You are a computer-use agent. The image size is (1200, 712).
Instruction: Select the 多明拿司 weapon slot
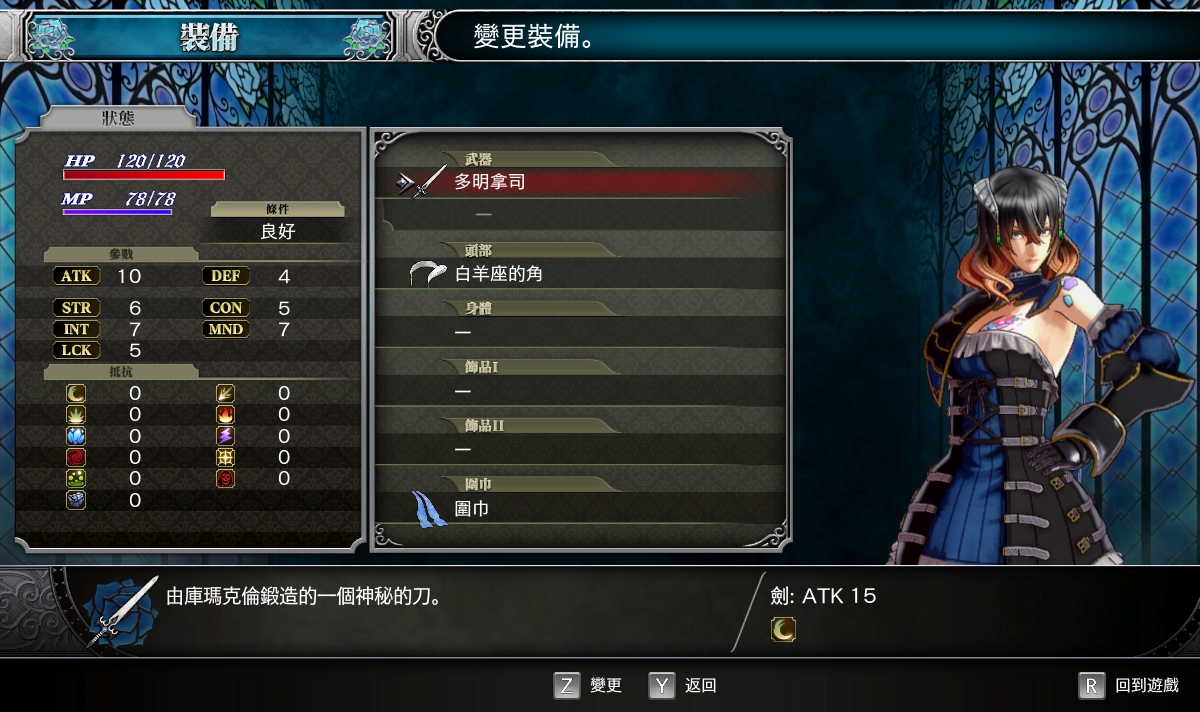click(x=580, y=182)
